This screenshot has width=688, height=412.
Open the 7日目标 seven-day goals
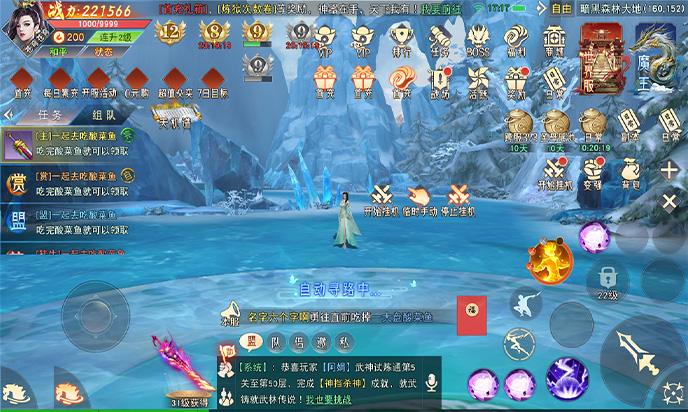tap(214, 81)
